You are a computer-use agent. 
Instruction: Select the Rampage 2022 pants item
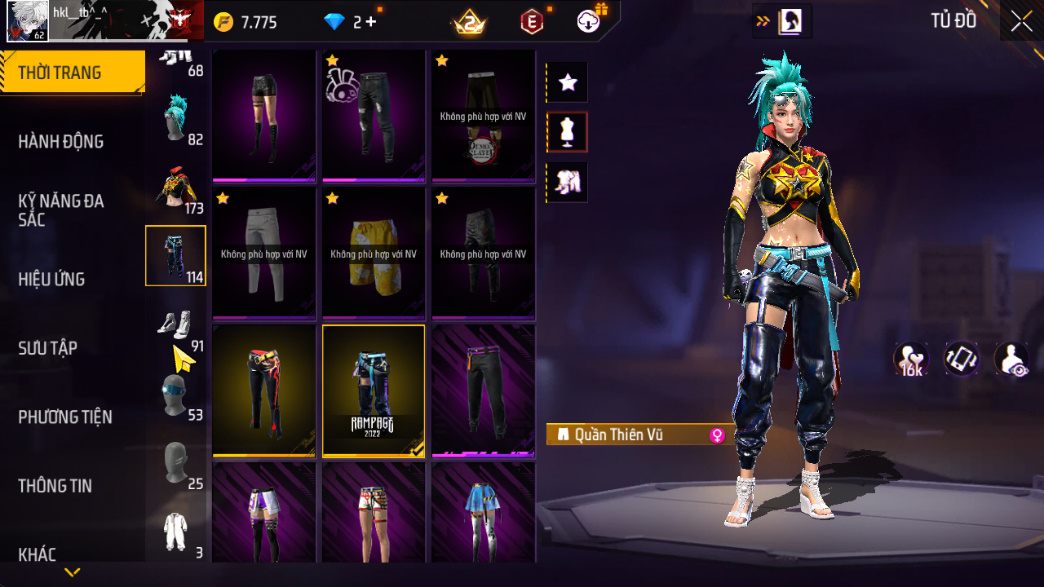pos(373,389)
